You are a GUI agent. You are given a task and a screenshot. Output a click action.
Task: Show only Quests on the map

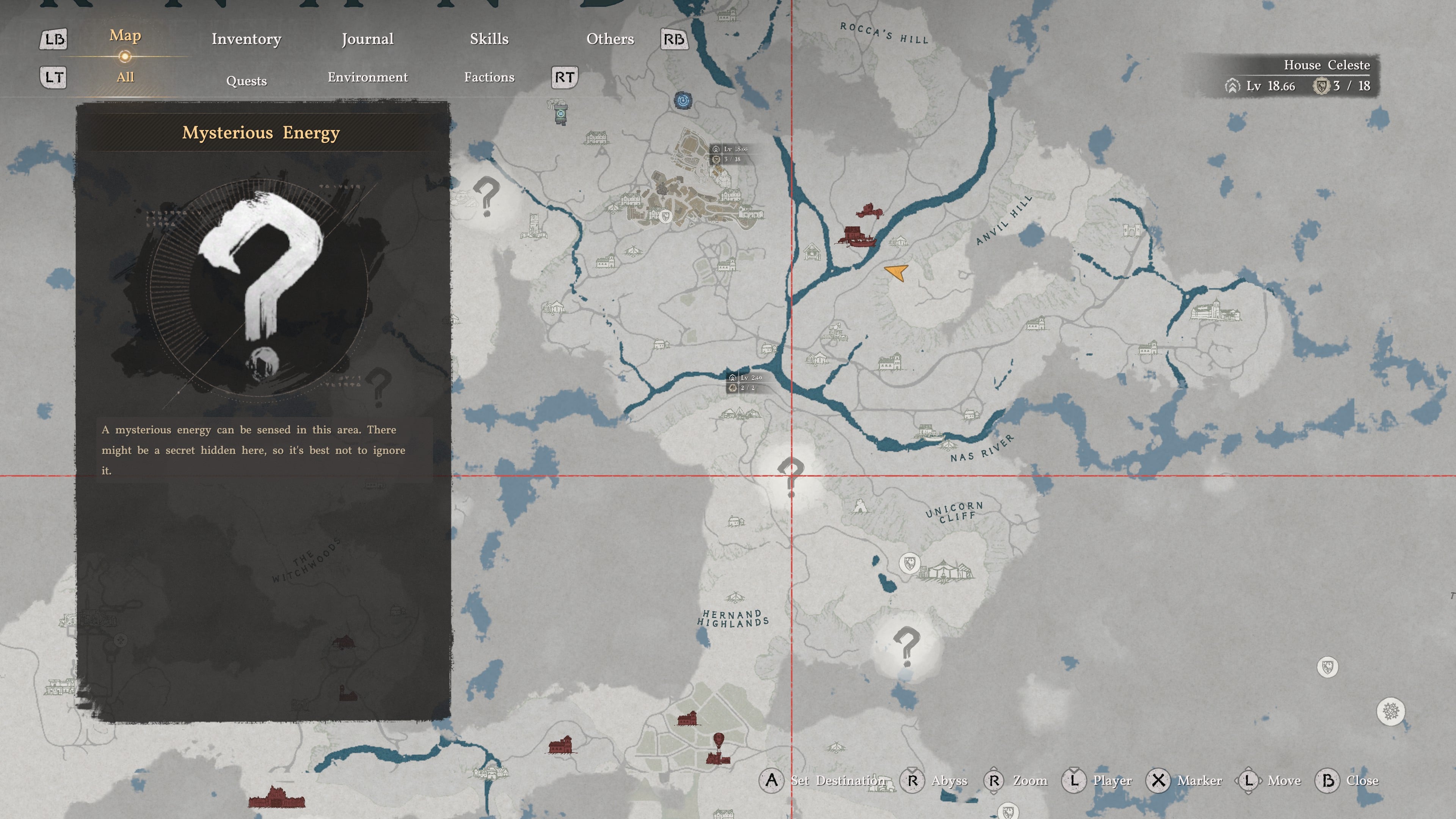pos(246,80)
